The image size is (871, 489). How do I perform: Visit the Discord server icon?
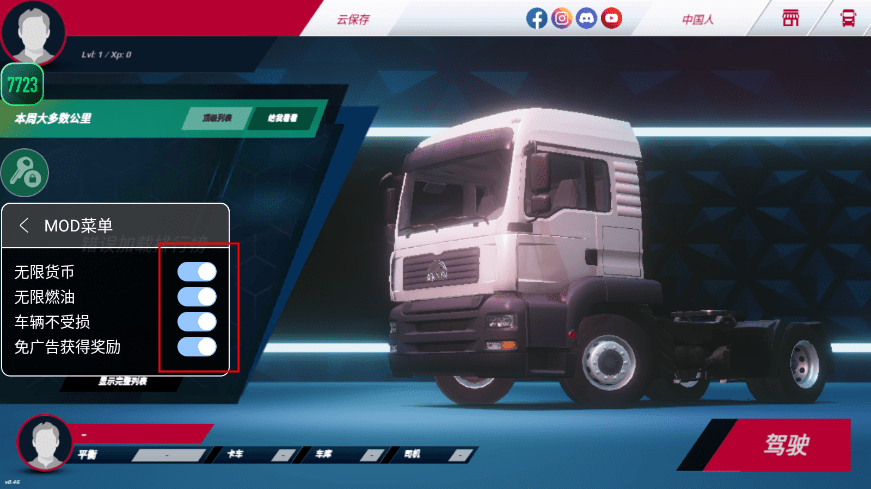tap(587, 18)
